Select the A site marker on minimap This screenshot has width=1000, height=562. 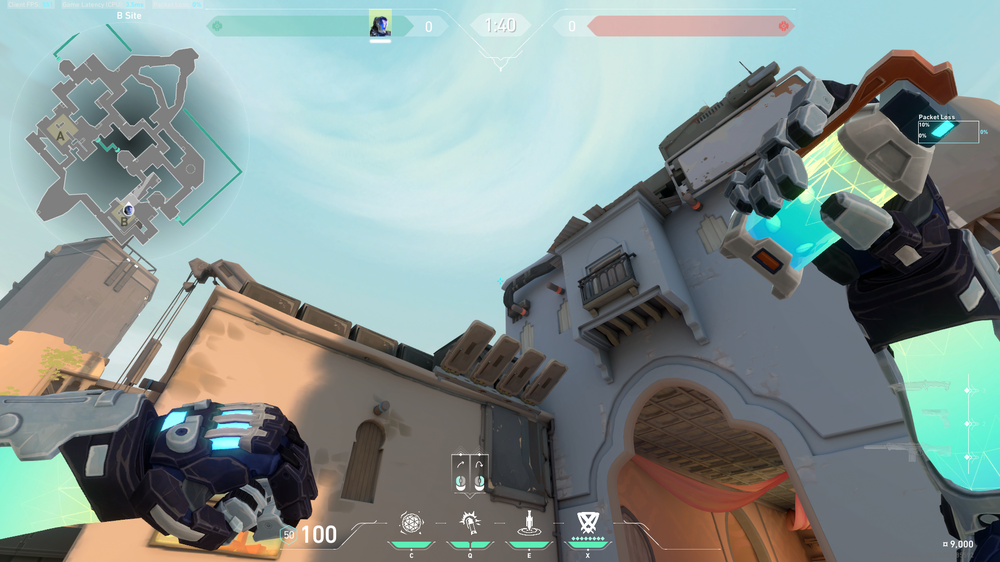coord(61,133)
